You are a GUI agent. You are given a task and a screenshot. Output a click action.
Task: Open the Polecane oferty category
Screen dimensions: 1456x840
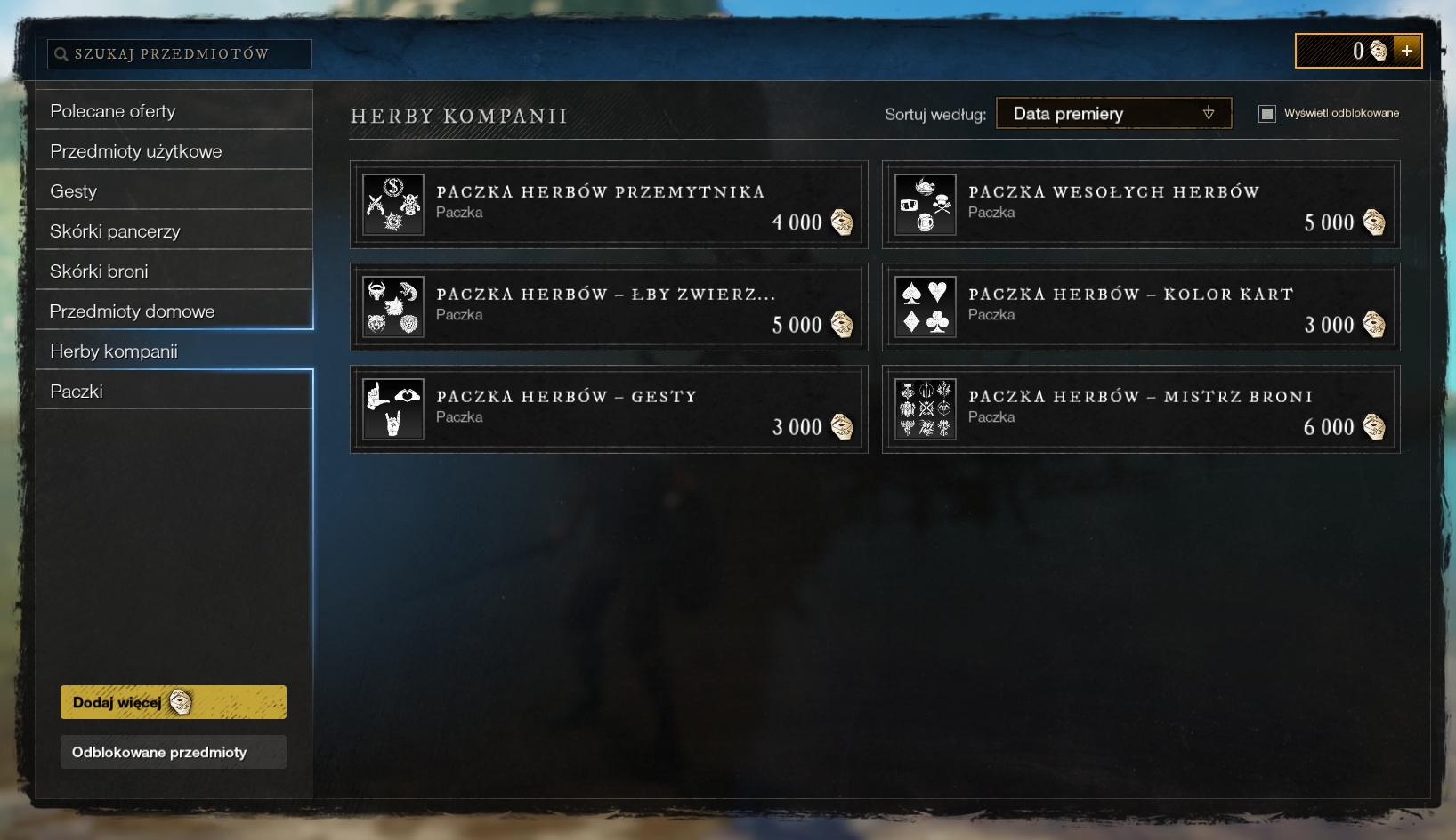pyautogui.click(x=174, y=111)
